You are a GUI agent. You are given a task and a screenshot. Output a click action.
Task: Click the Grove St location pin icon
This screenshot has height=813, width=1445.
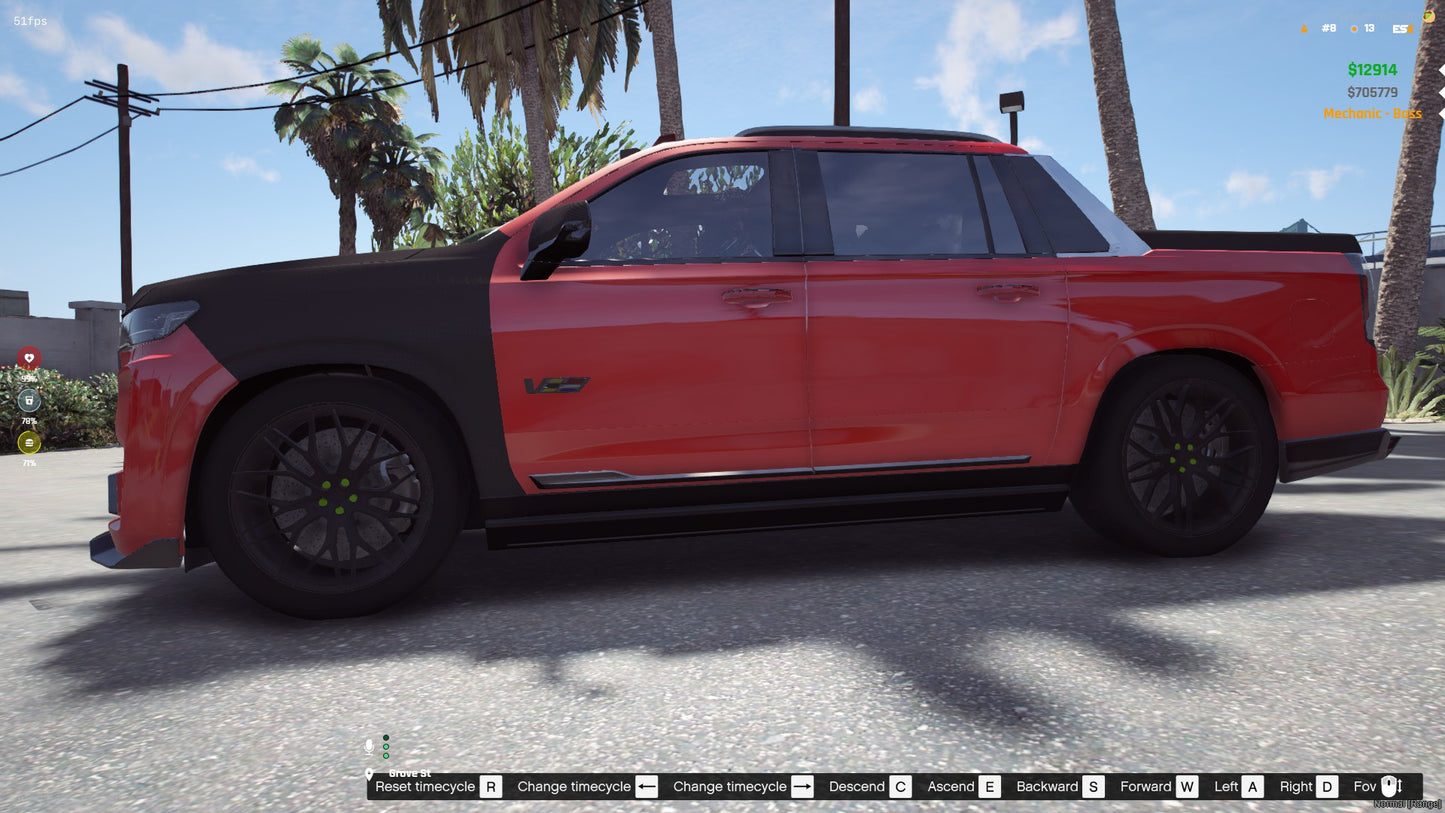(x=369, y=775)
